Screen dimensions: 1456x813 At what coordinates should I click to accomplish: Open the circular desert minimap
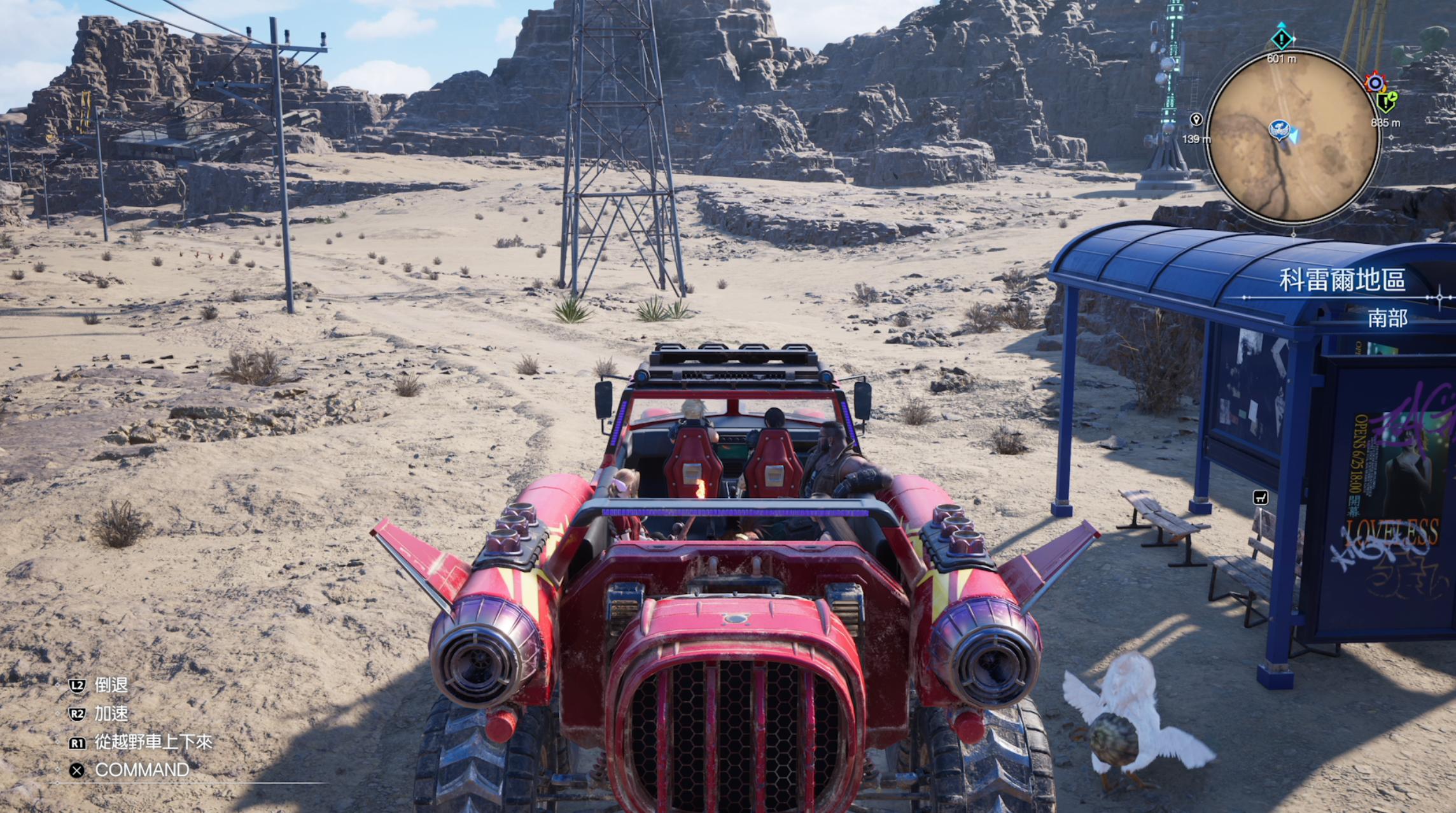coord(1293,137)
